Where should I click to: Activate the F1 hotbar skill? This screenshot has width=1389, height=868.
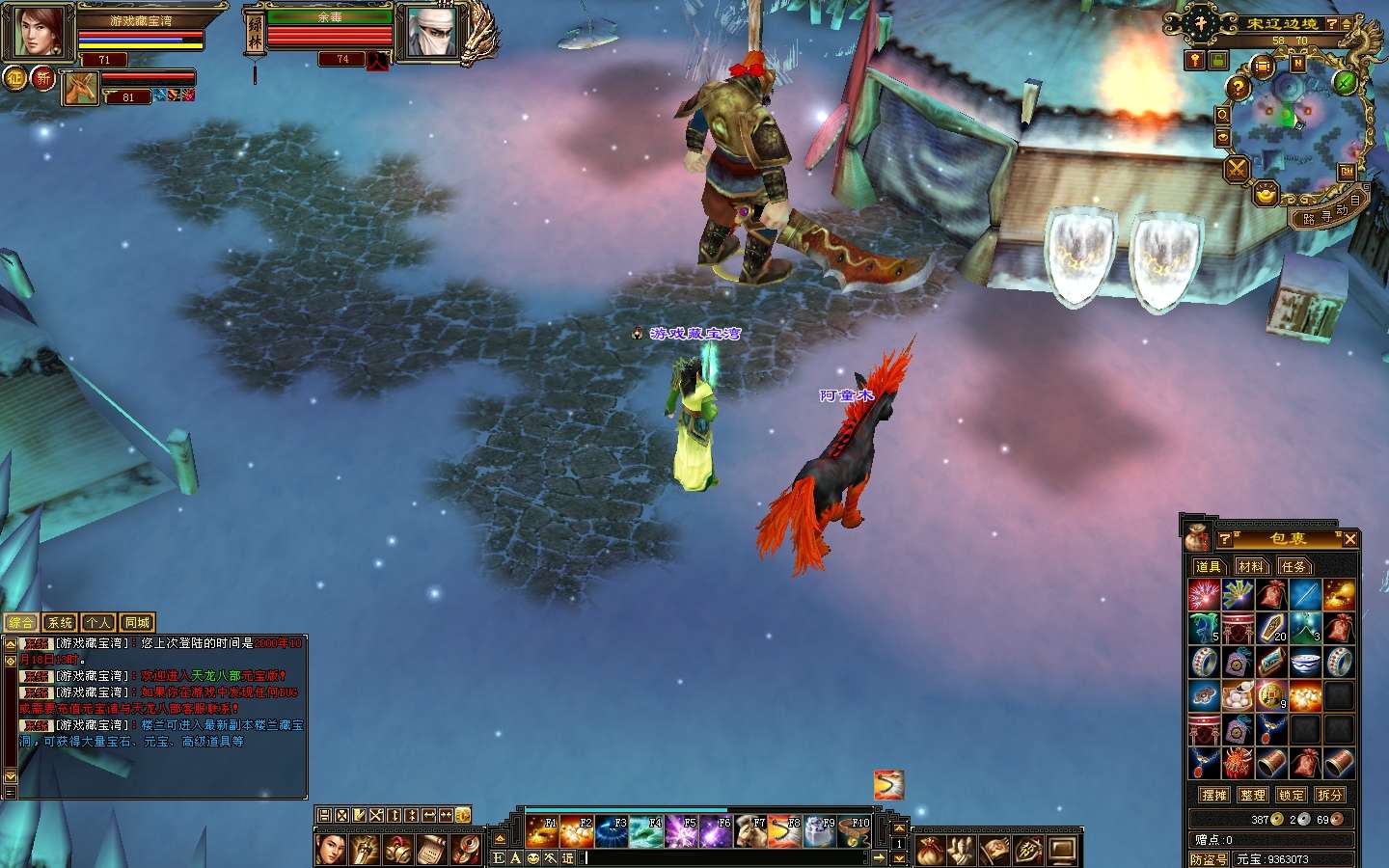(x=541, y=830)
